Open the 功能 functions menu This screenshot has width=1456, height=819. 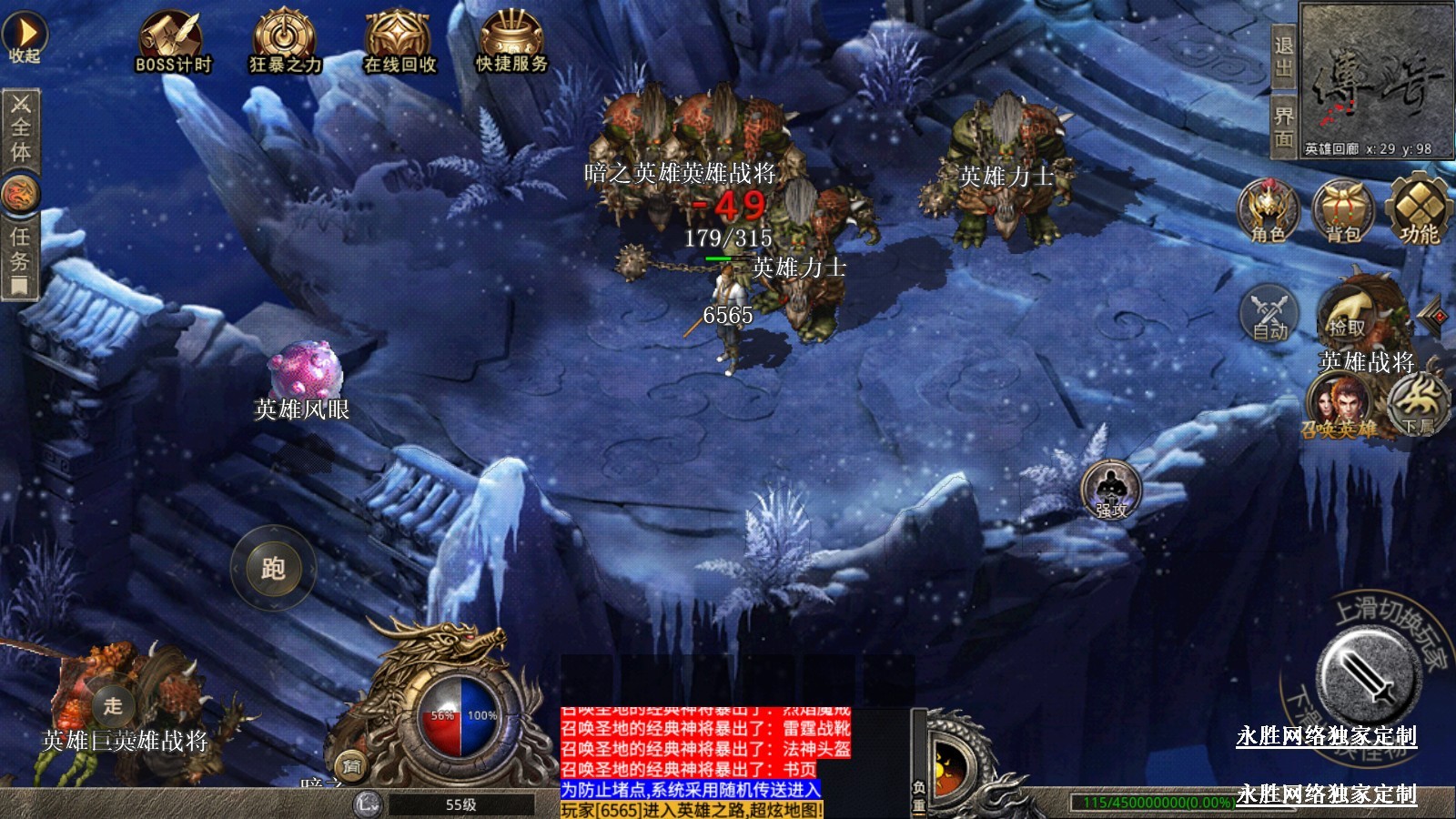pos(1418,211)
